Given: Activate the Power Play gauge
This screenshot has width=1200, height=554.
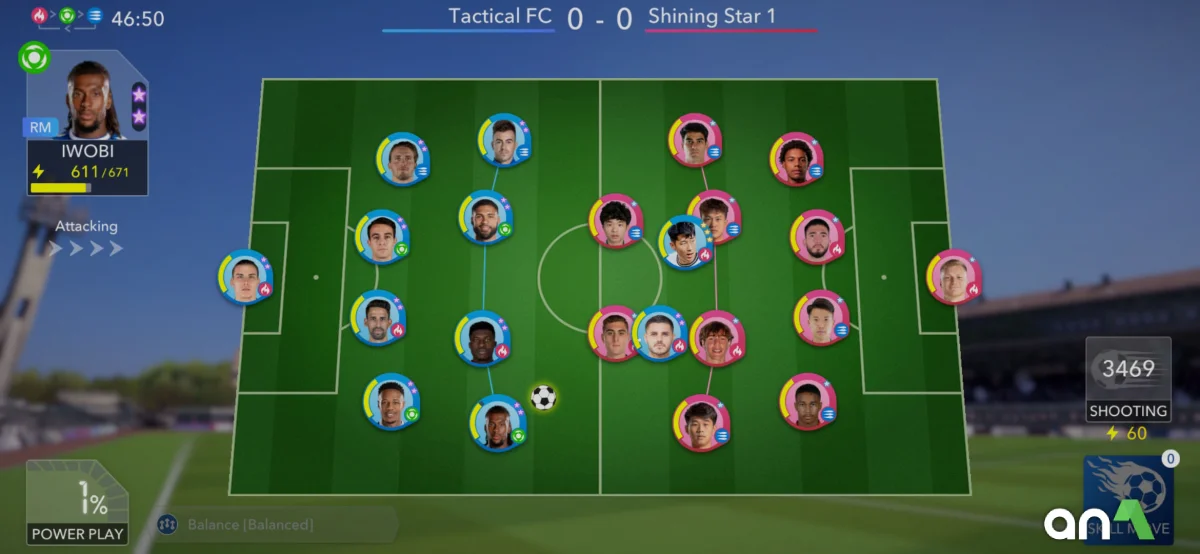Looking at the screenshot, I should [77, 502].
